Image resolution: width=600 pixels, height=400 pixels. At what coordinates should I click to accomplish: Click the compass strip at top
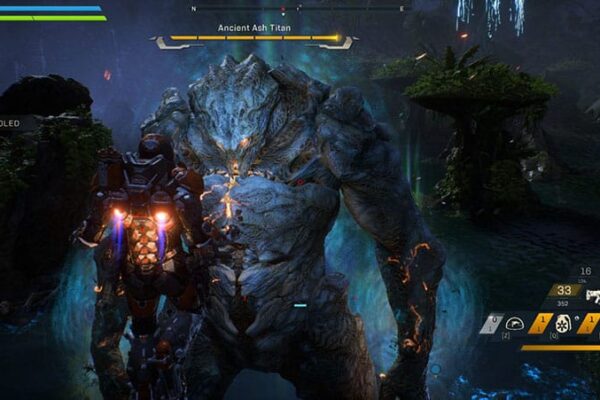point(298,8)
